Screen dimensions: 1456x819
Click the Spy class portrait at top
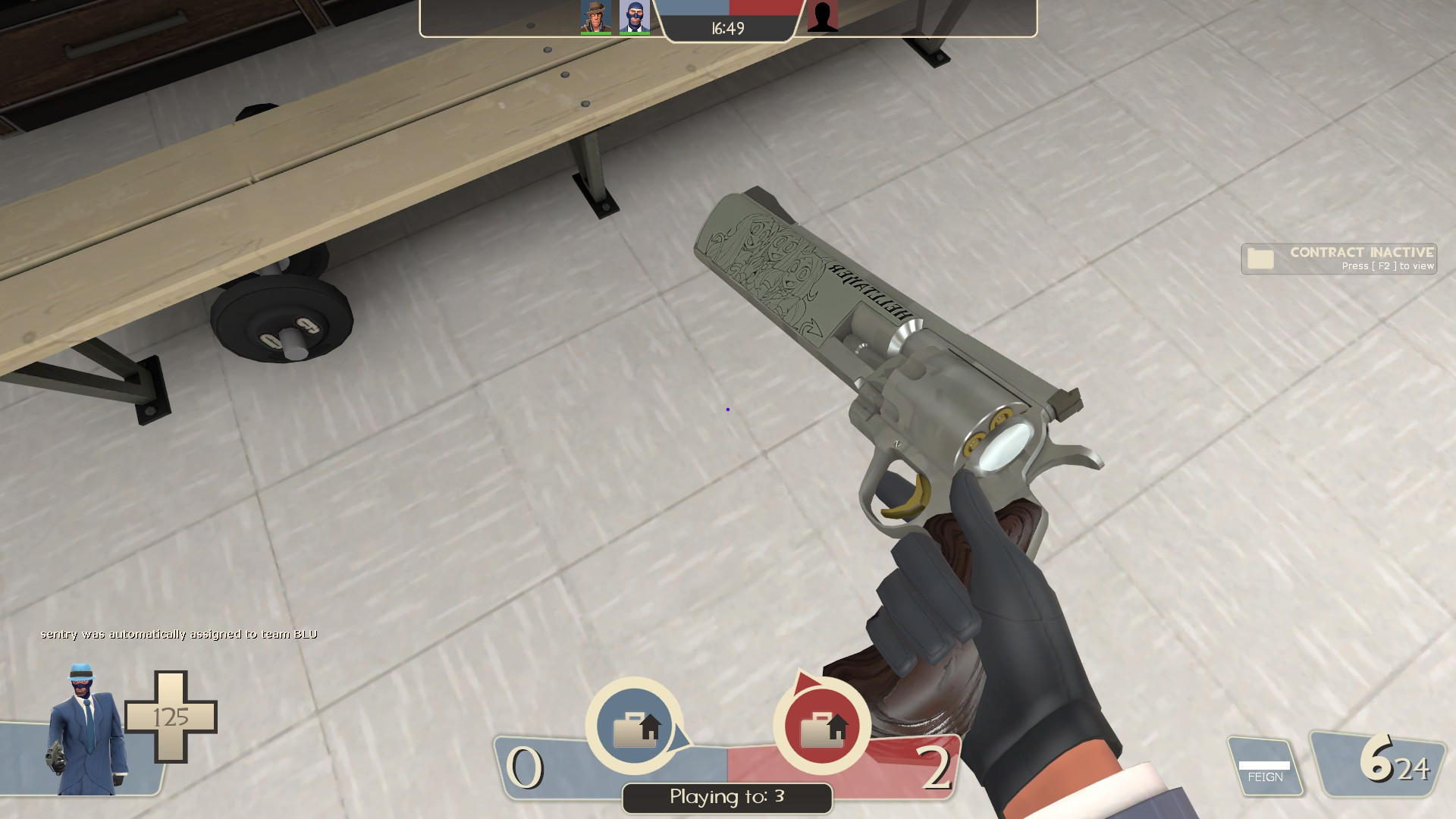pos(635,15)
